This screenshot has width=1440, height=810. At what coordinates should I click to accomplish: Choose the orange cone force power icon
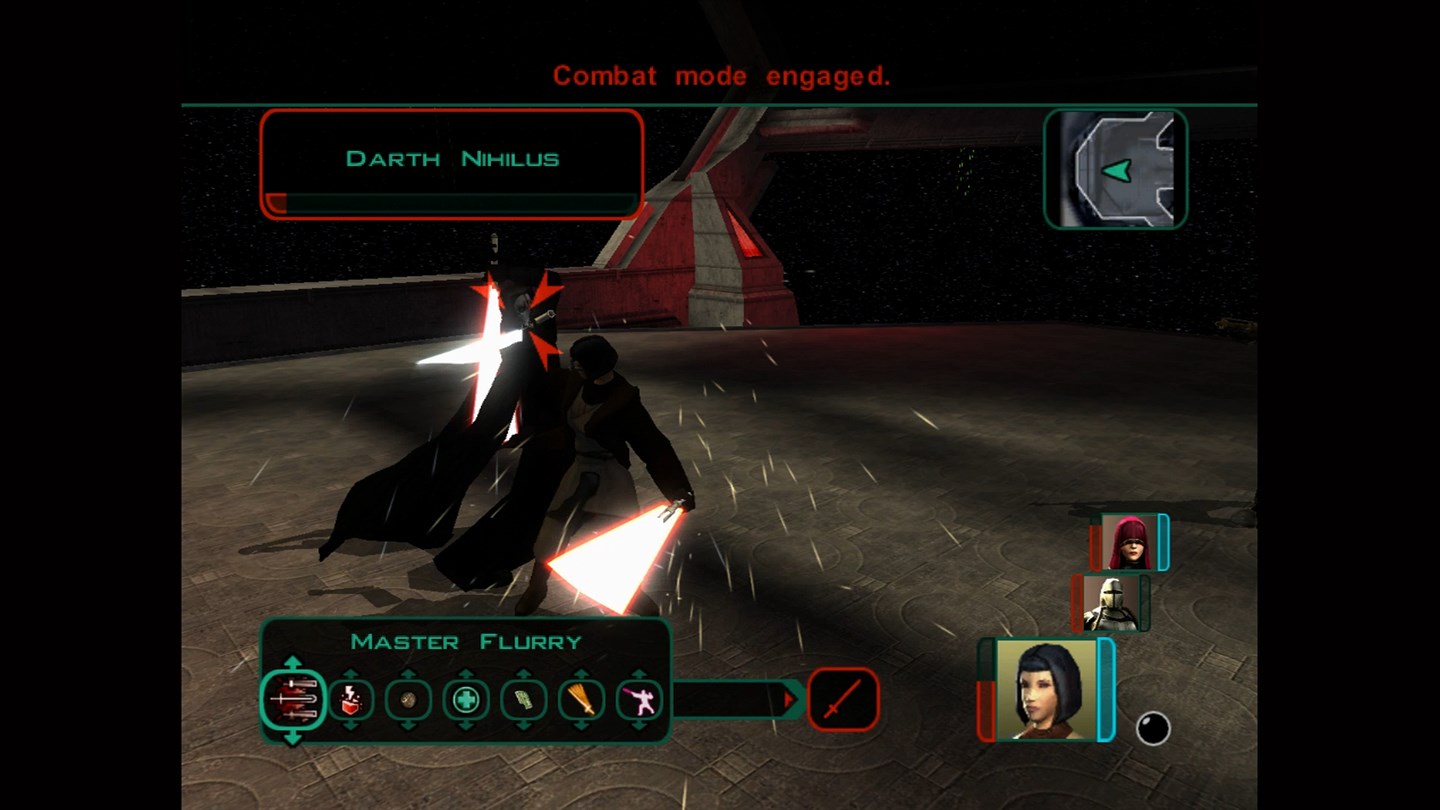(581, 699)
